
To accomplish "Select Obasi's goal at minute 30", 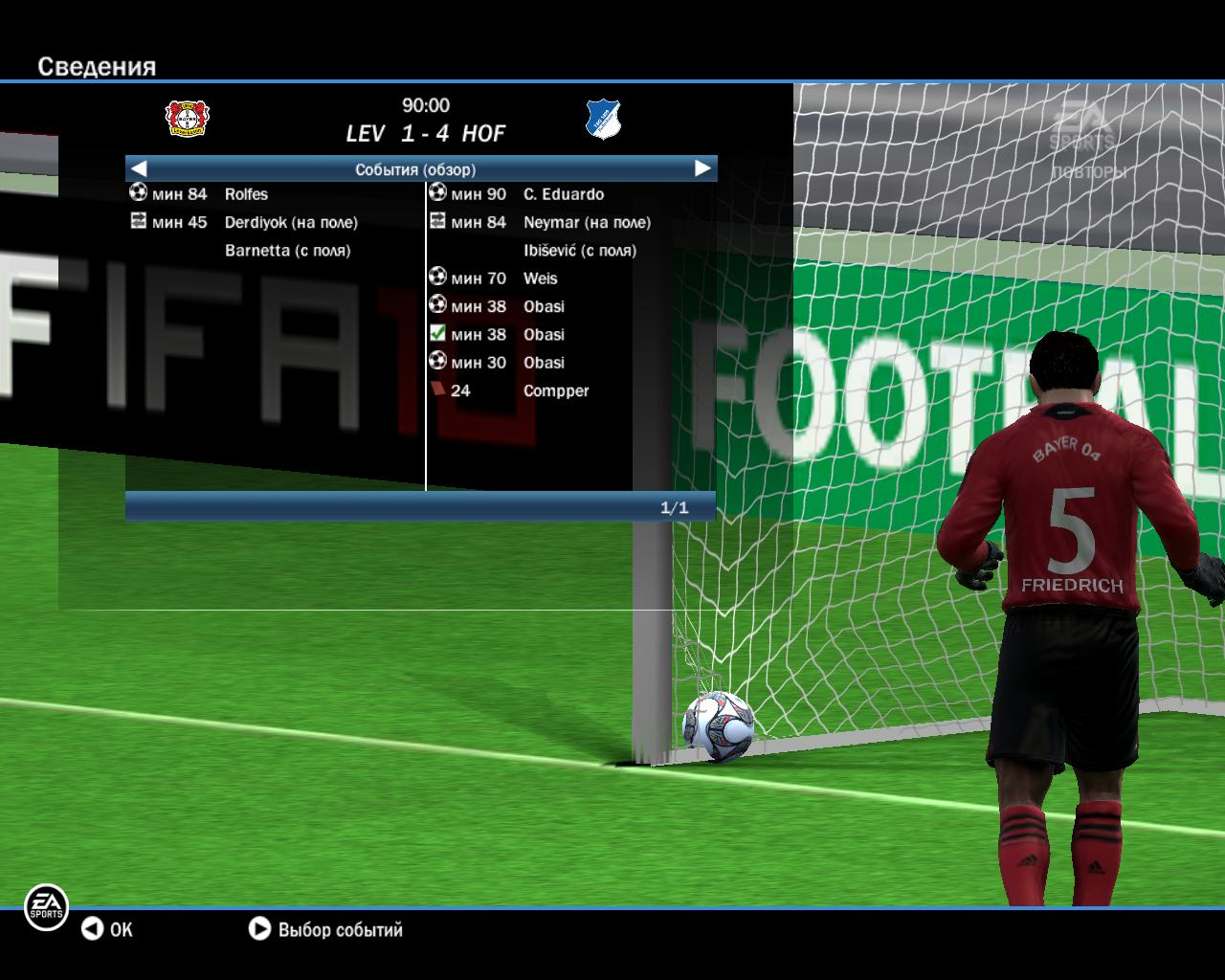I will (x=543, y=363).
